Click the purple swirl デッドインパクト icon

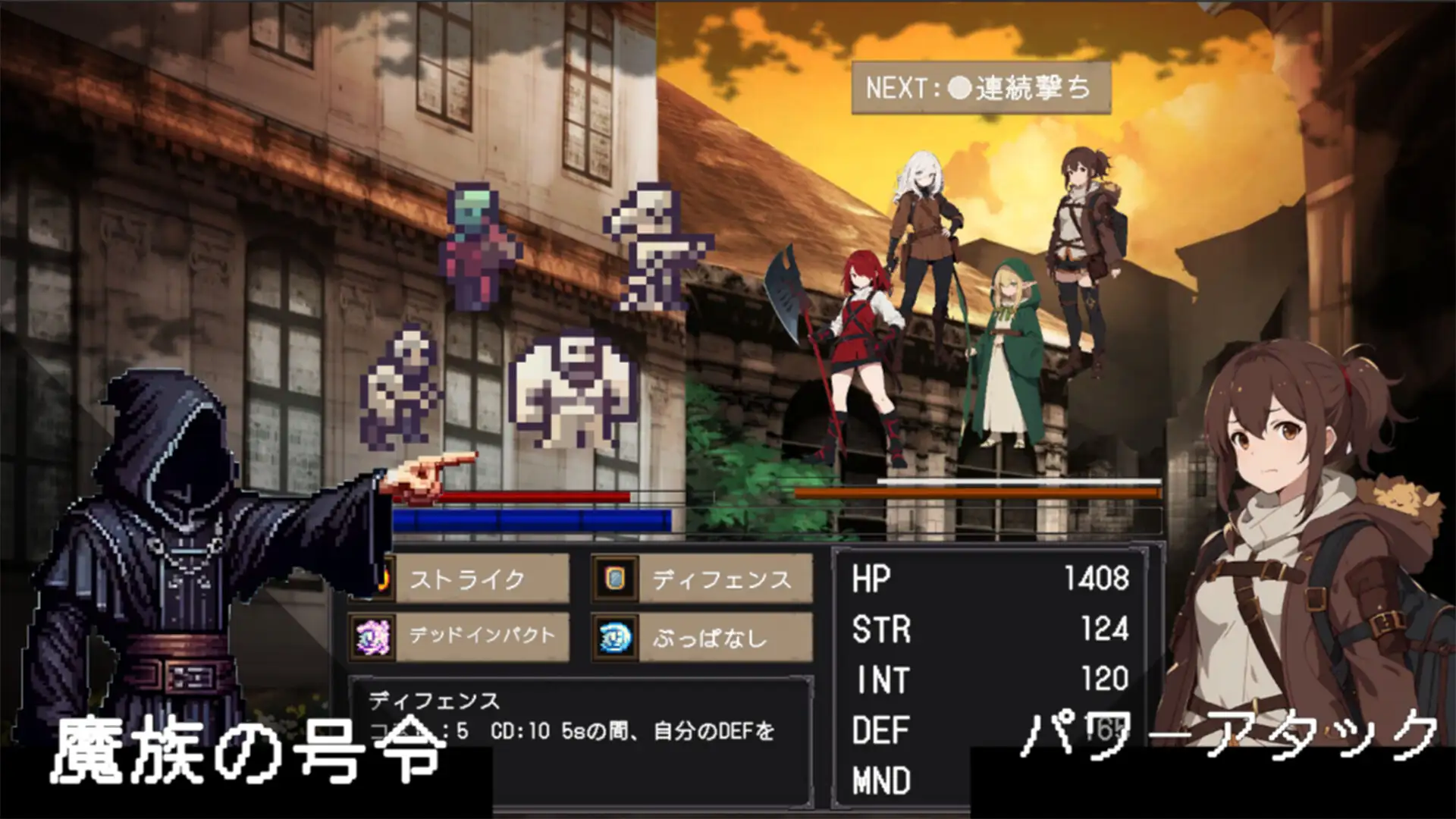coord(372,636)
